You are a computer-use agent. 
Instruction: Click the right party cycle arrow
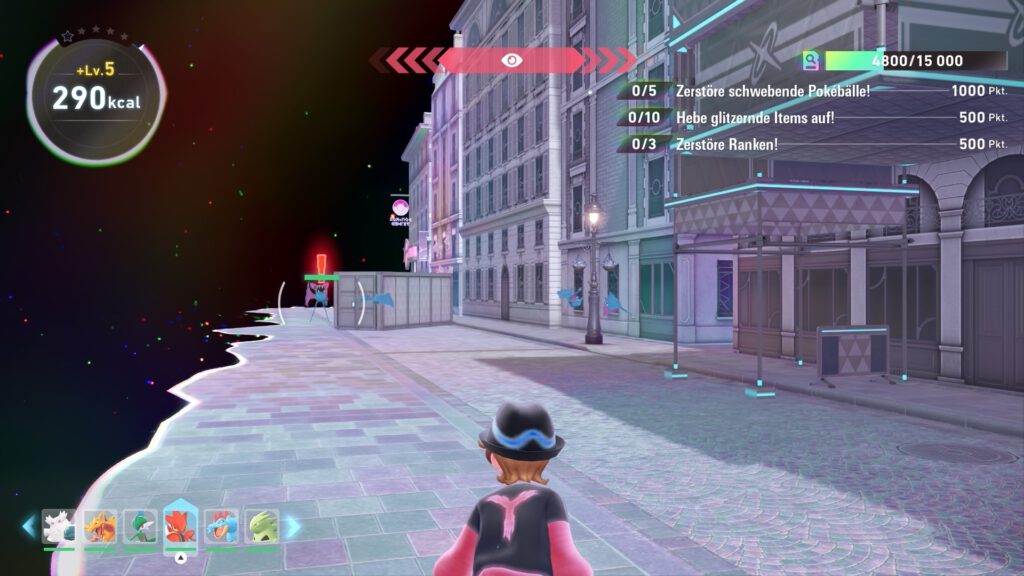tap(293, 526)
